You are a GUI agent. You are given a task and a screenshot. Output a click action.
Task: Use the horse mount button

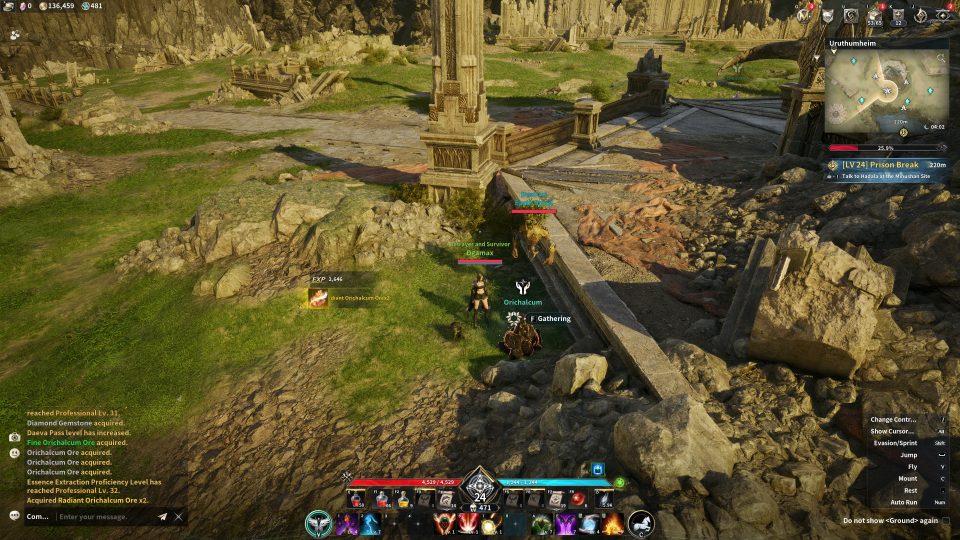click(640, 523)
